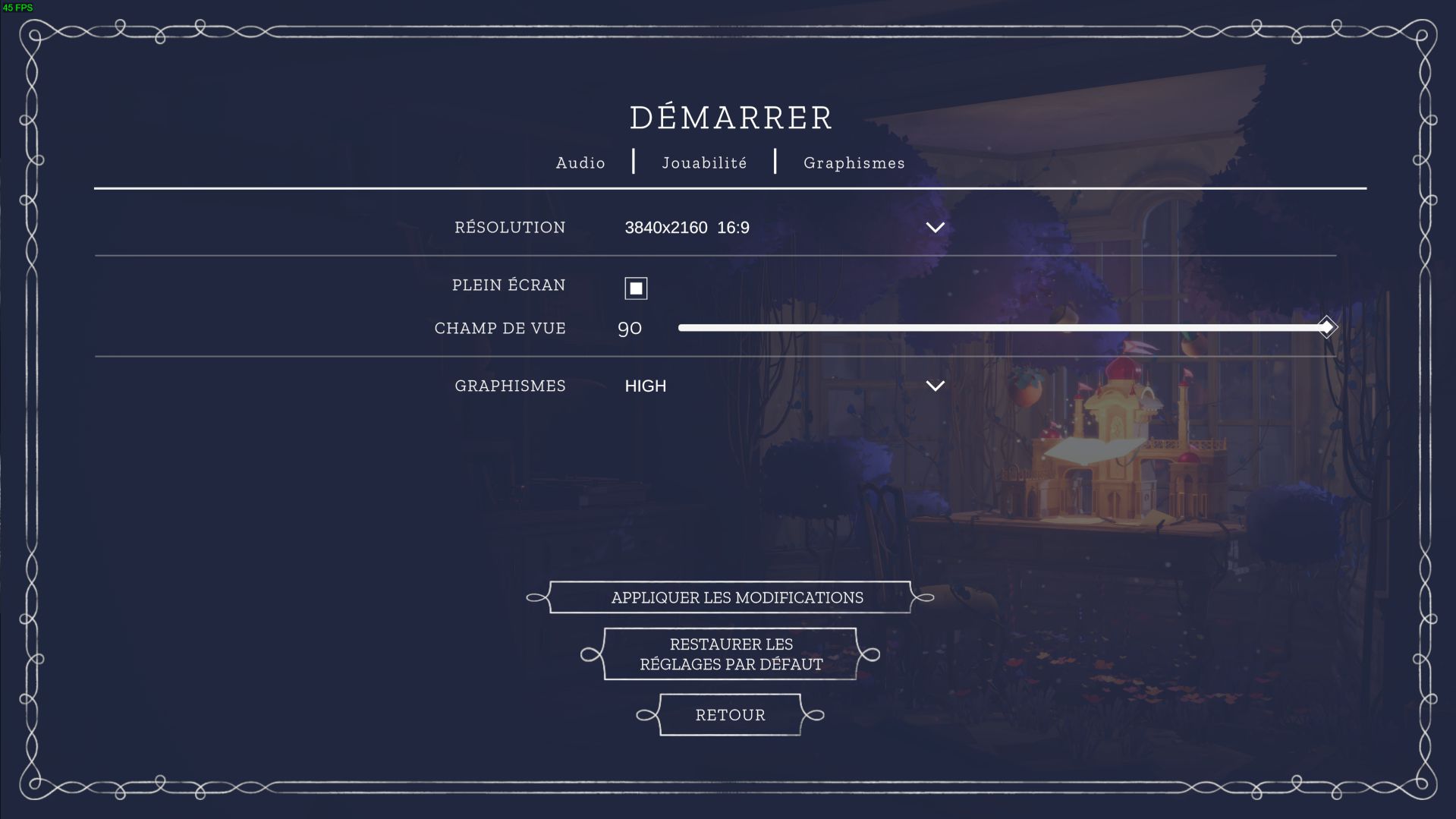
Task: Go back with the Retour button
Action: pyautogui.click(x=730, y=715)
